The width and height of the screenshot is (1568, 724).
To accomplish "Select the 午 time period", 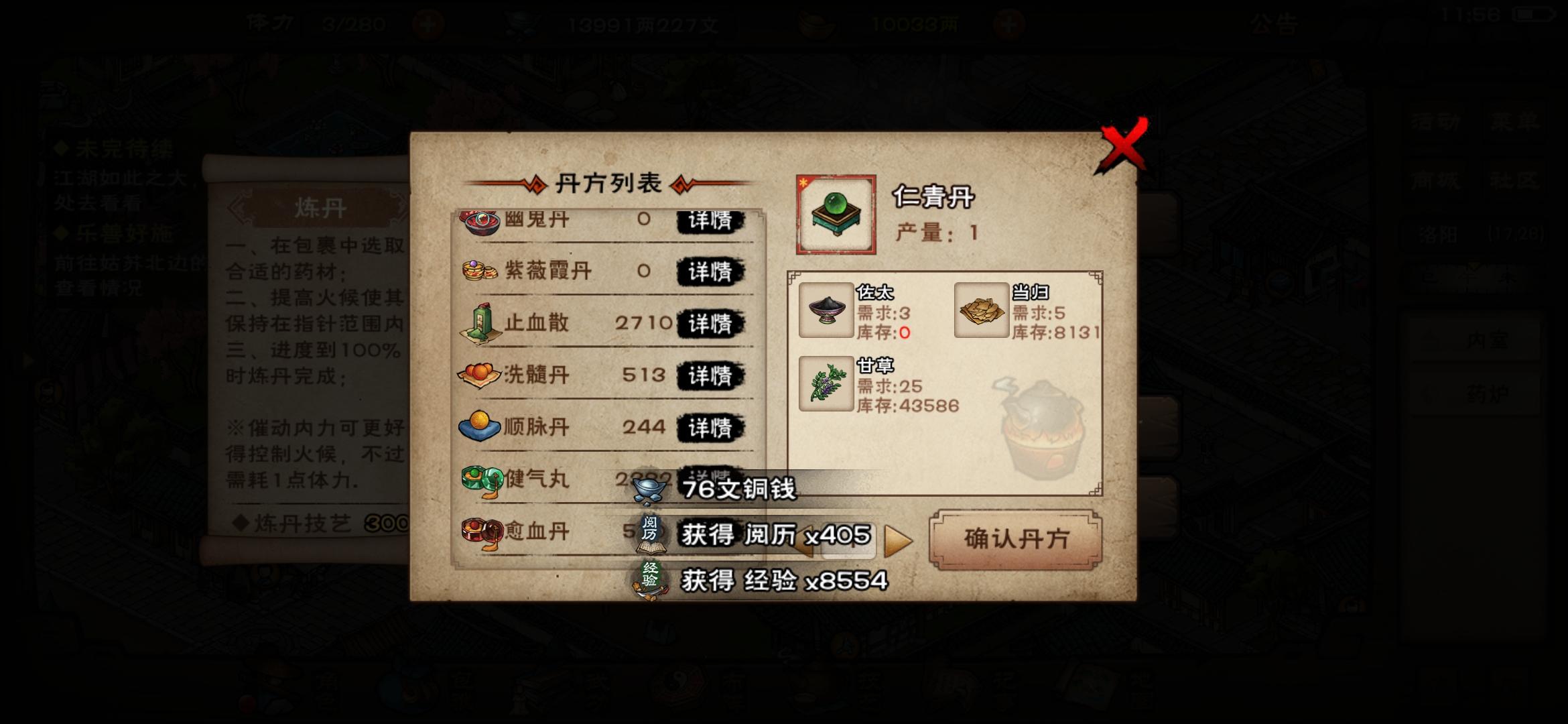I will tap(1469, 276).
